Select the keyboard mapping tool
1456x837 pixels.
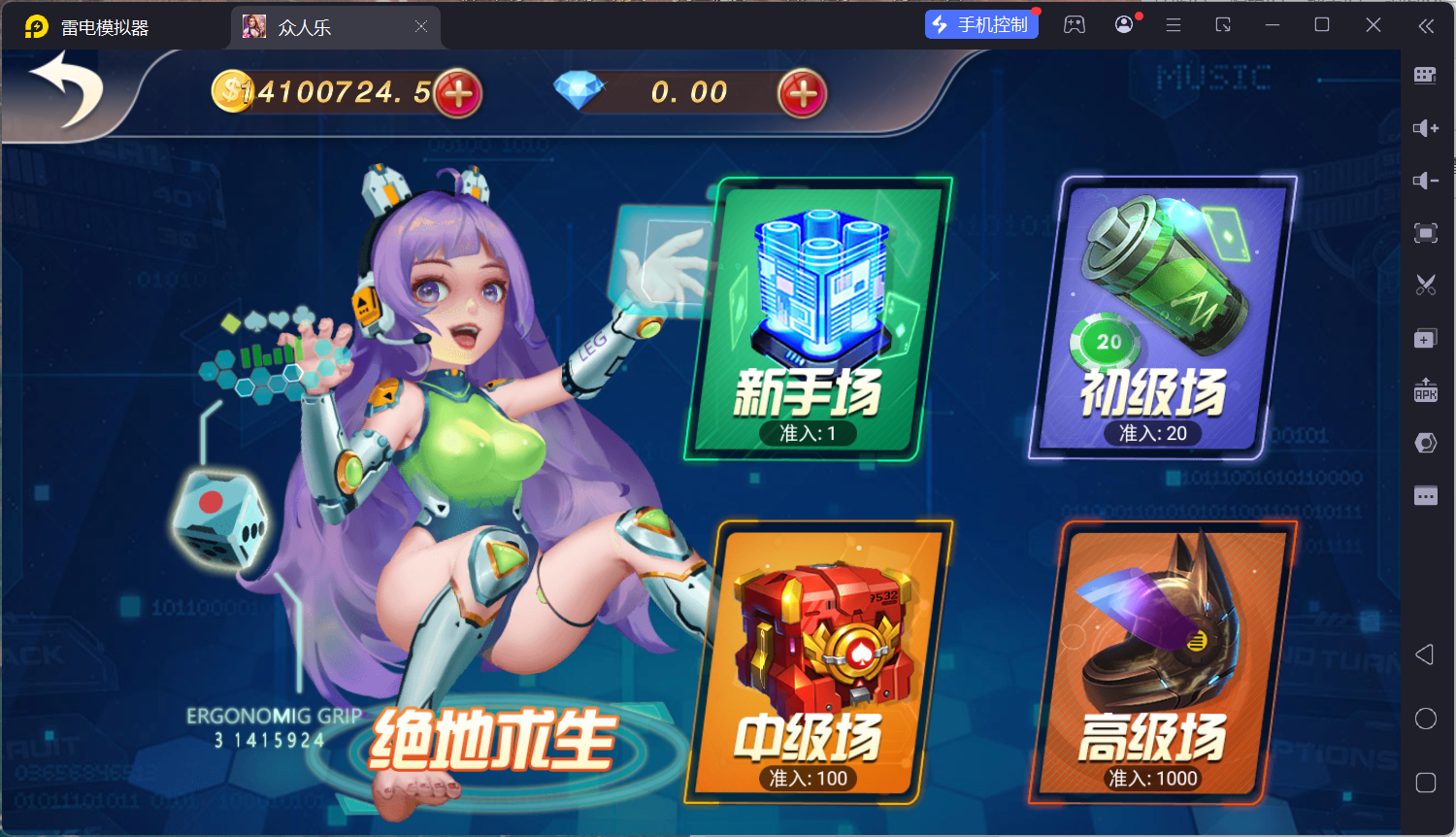tap(1425, 75)
